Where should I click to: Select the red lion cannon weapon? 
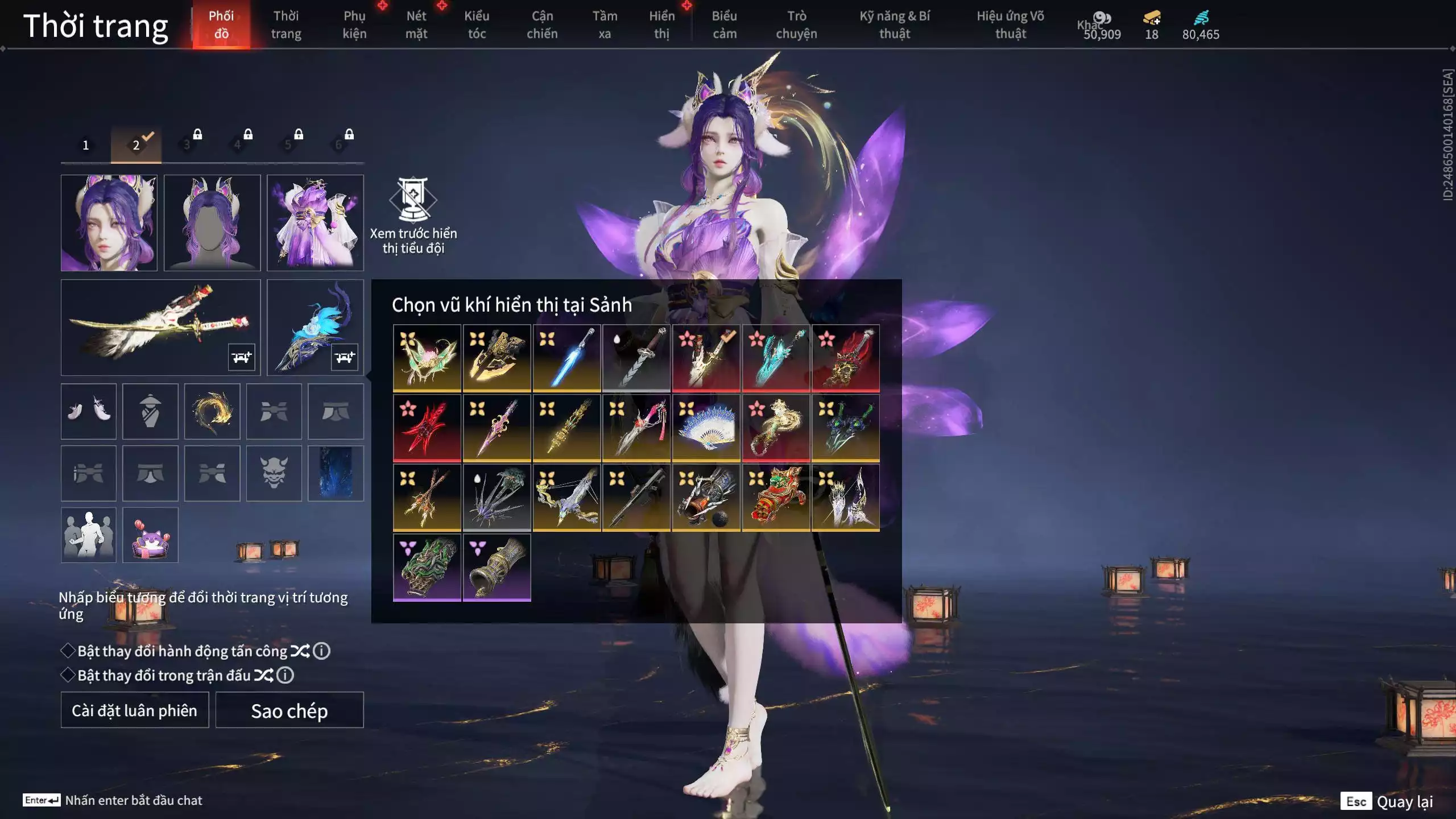pos(776,498)
